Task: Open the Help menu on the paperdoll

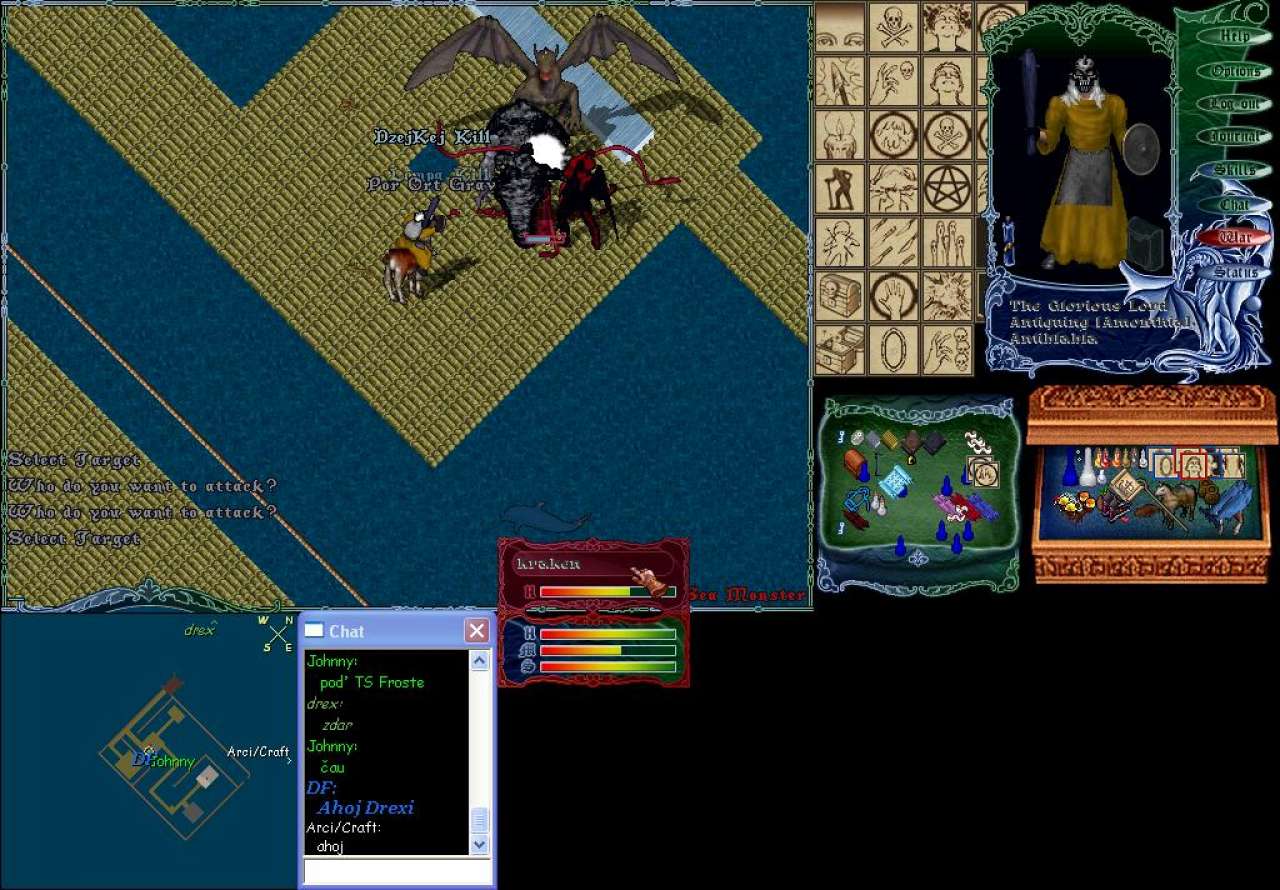Action: [1235, 36]
